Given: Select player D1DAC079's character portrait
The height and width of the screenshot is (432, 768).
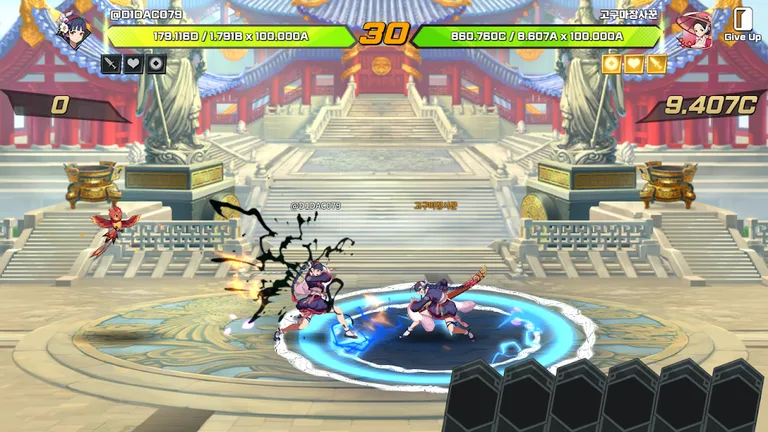Looking at the screenshot, I should [x=76, y=32].
